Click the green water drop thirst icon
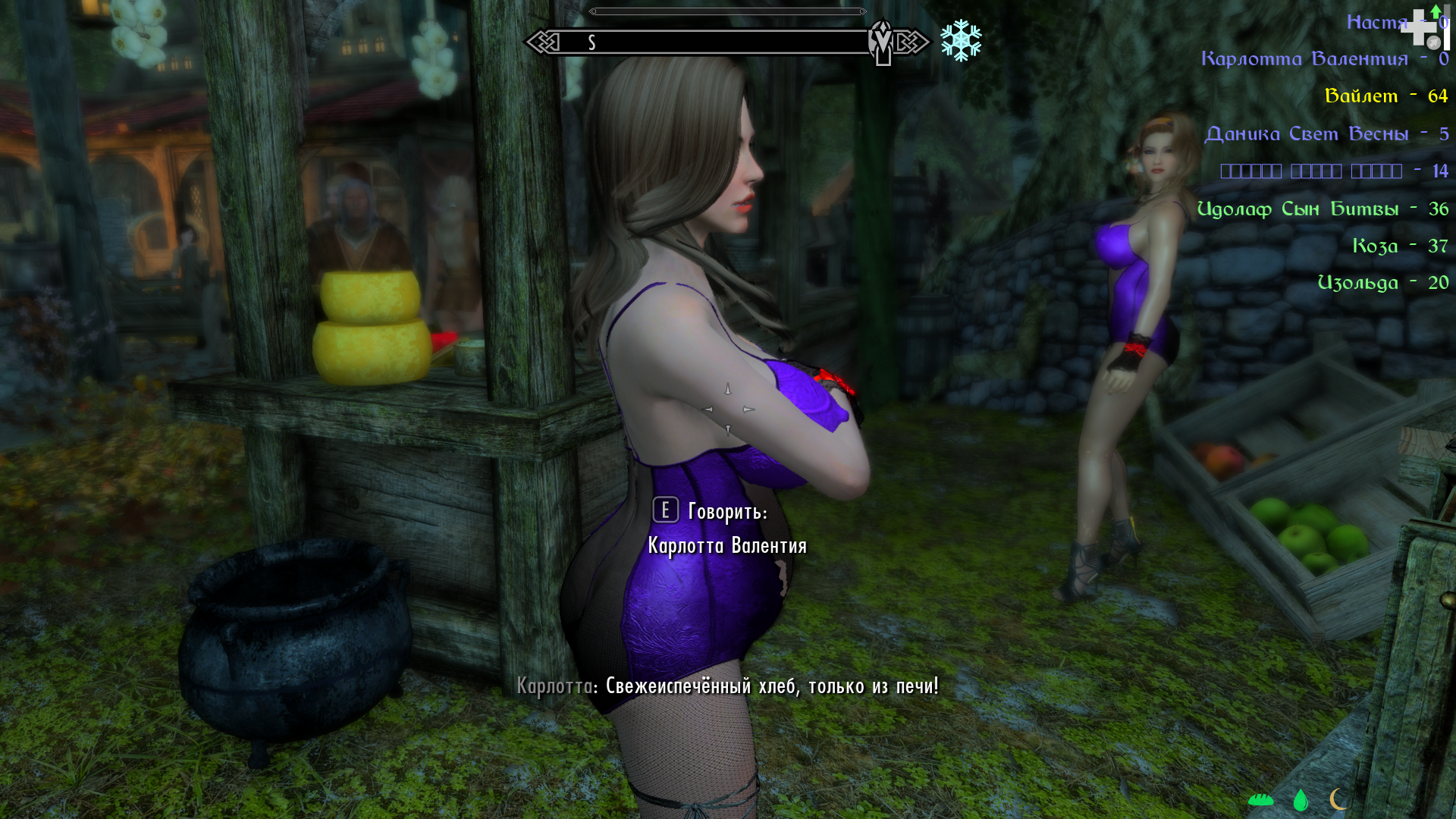This screenshot has width=1456, height=819. click(x=1301, y=799)
